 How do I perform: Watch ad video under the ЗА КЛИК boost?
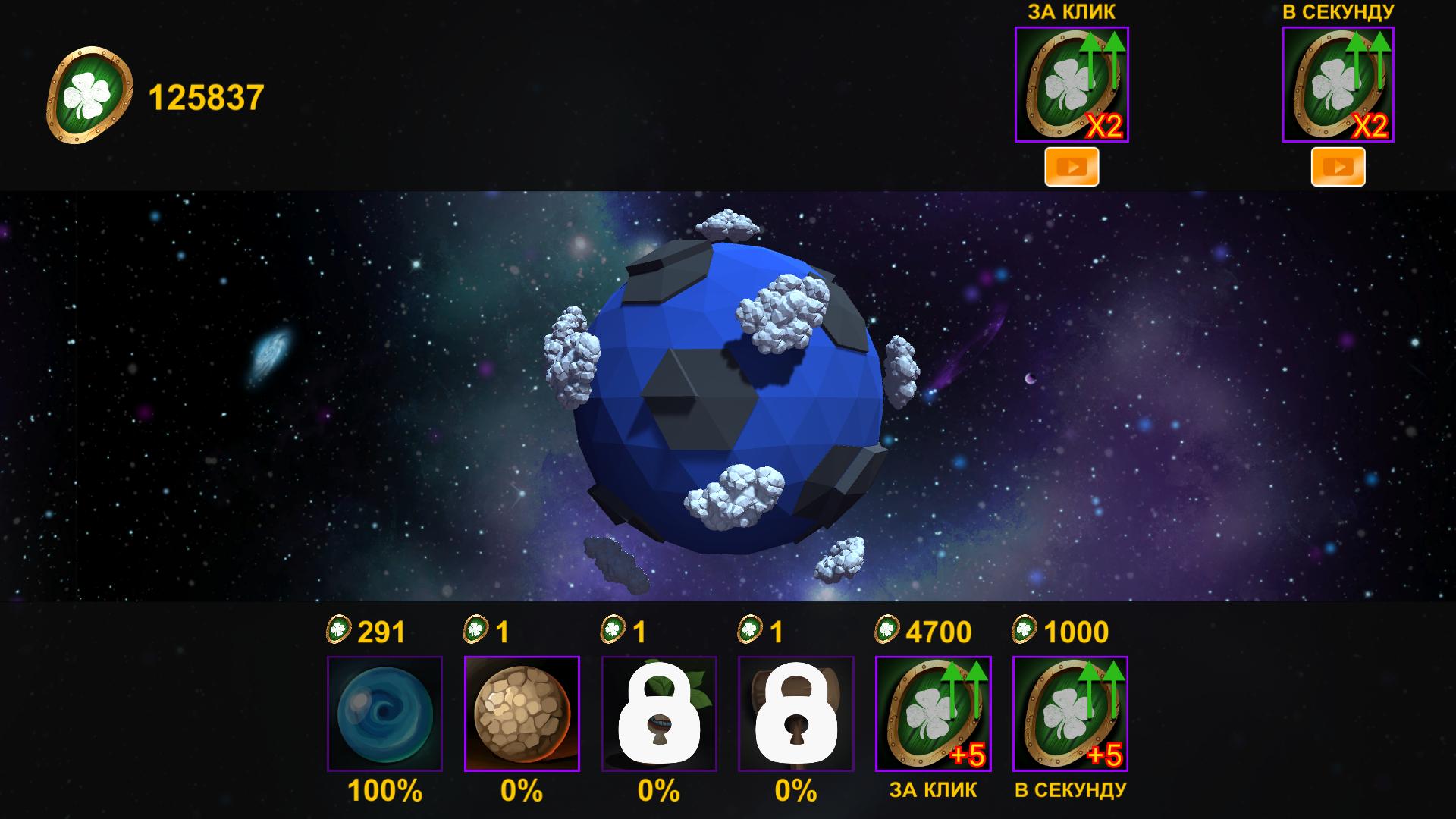pyautogui.click(x=1072, y=166)
